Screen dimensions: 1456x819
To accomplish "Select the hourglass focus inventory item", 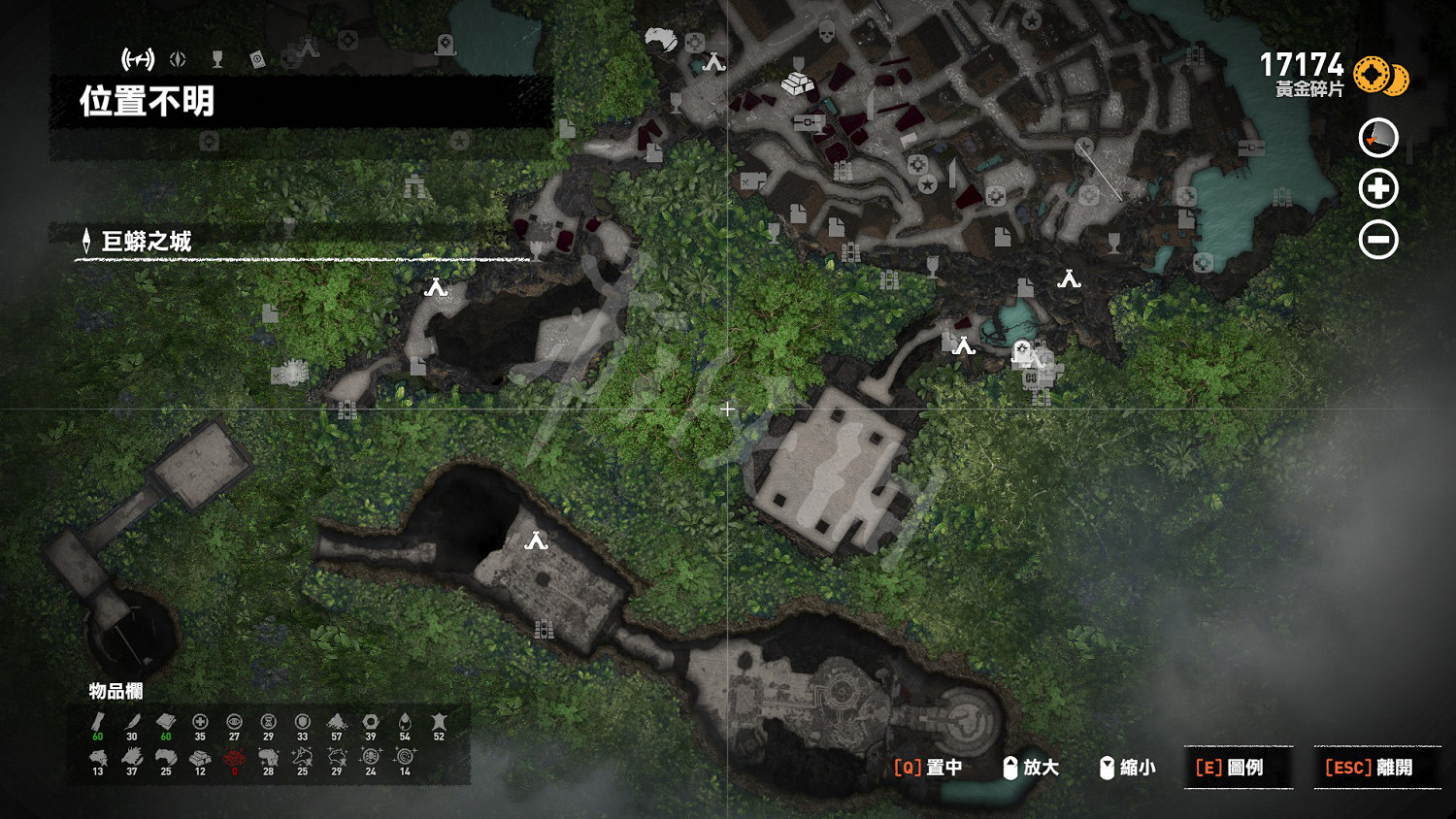I will (268, 722).
